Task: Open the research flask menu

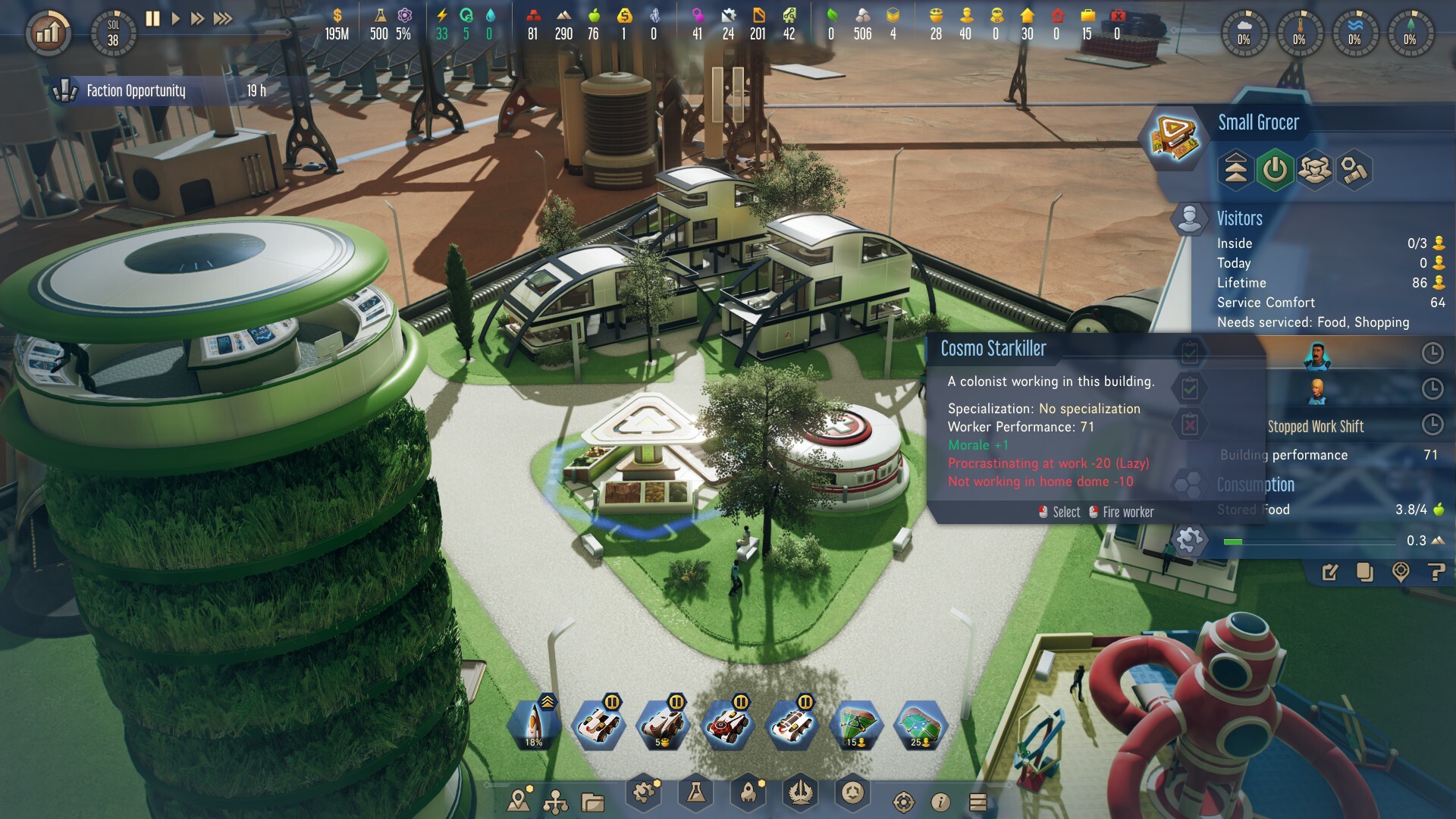Action: [x=695, y=792]
